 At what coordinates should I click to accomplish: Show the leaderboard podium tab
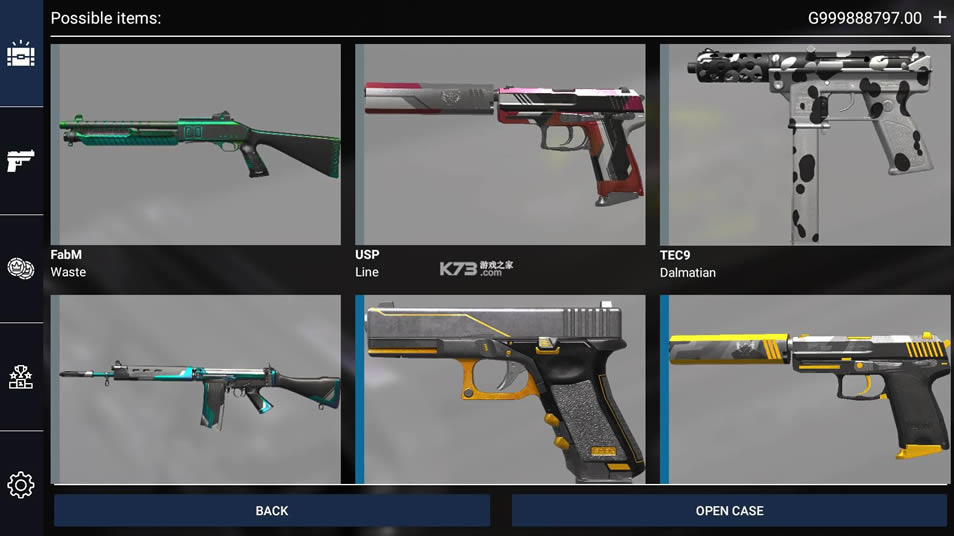21,377
